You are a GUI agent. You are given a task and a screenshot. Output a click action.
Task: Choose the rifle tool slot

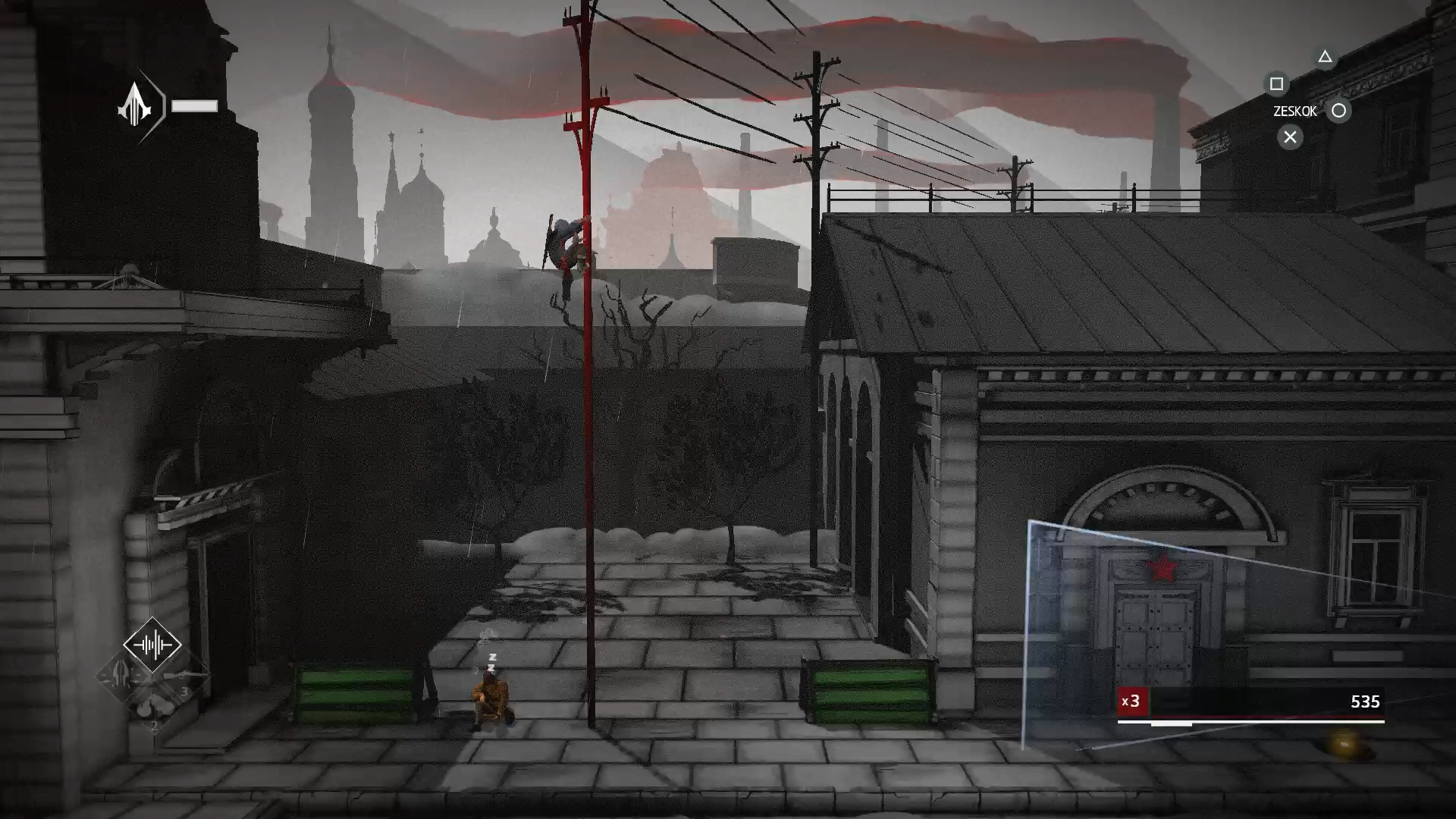click(x=184, y=676)
